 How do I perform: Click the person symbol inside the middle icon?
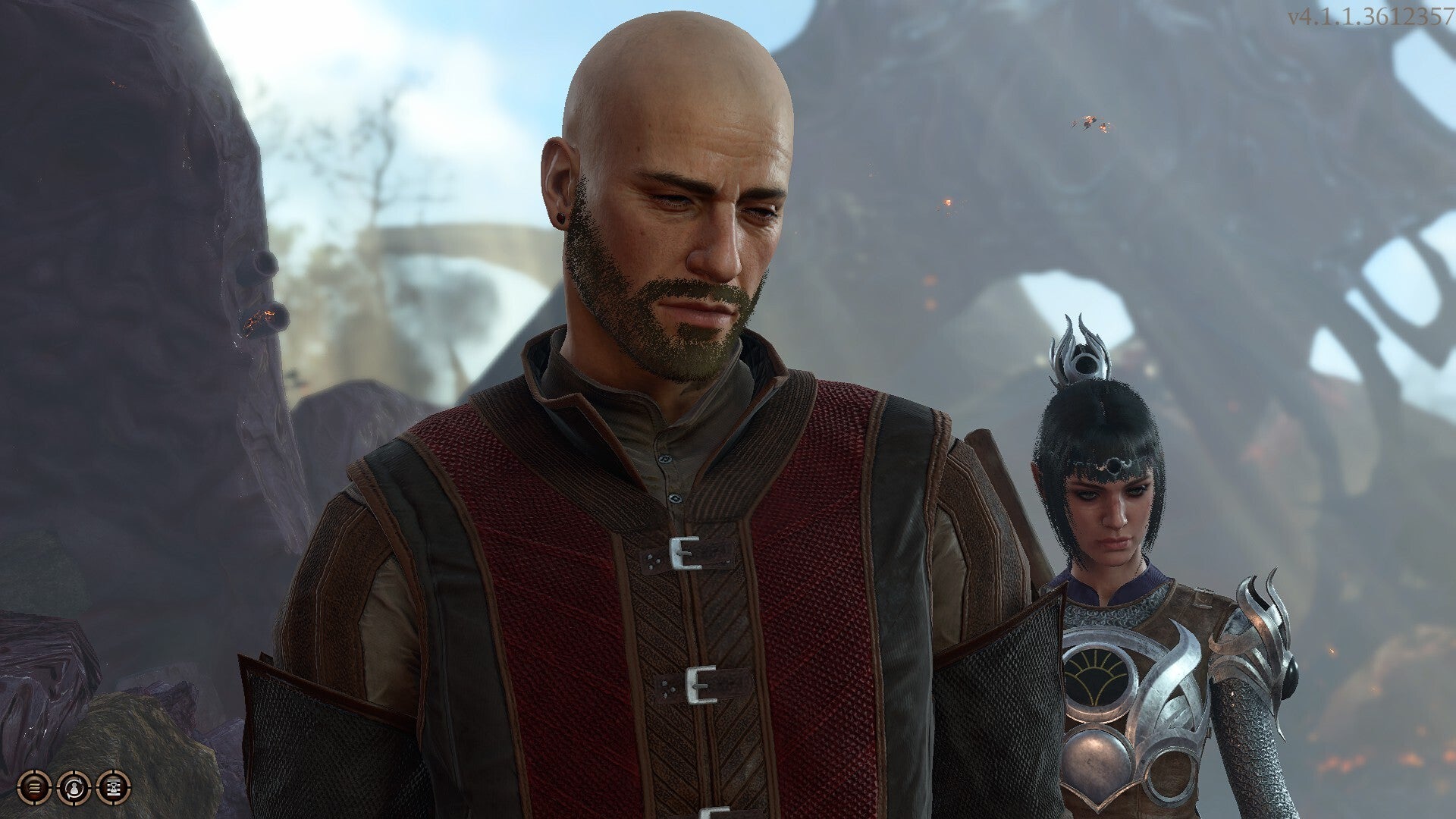(x=74, y=789)
